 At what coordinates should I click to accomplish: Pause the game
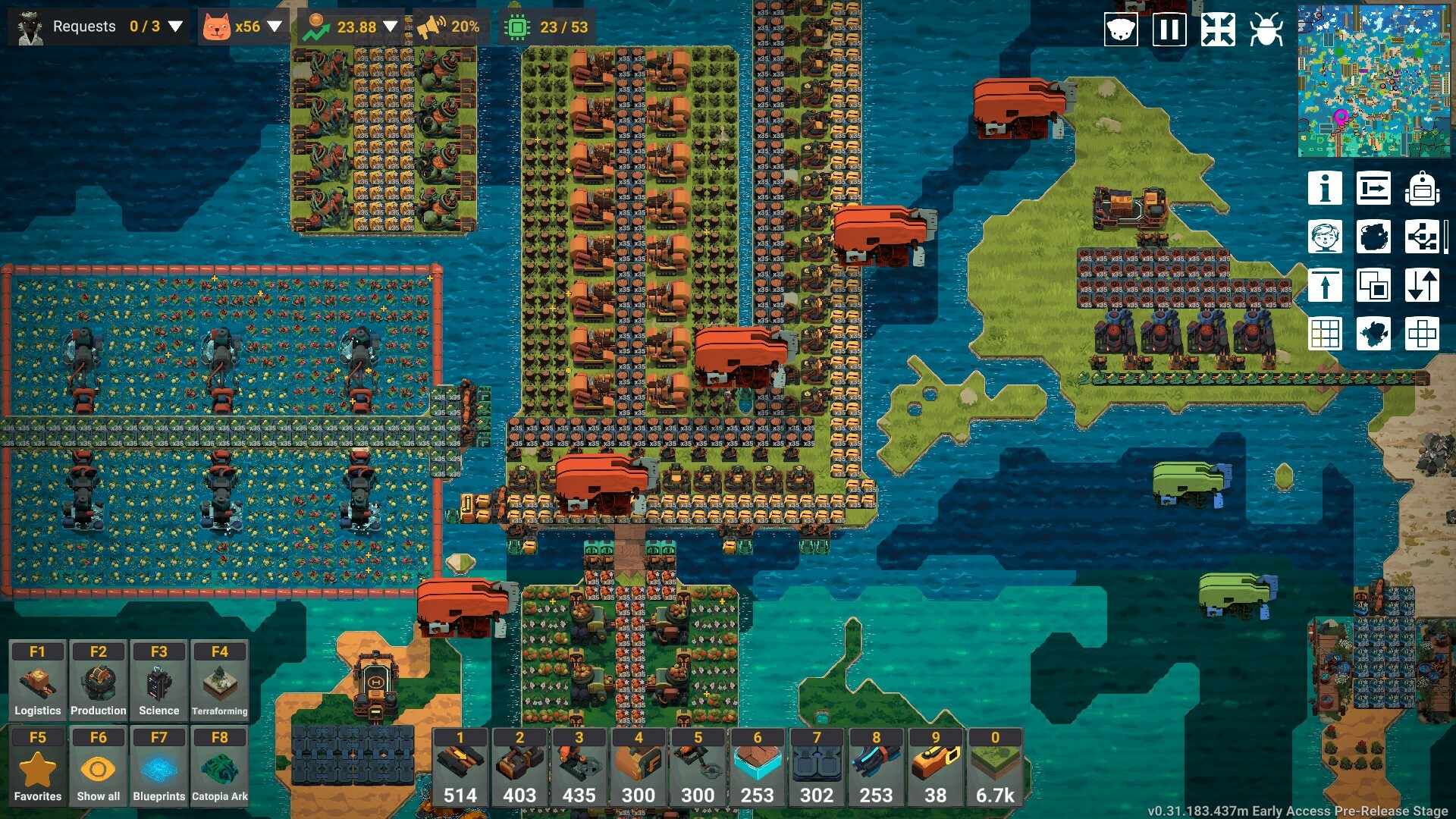click(x=1169, y=30)
